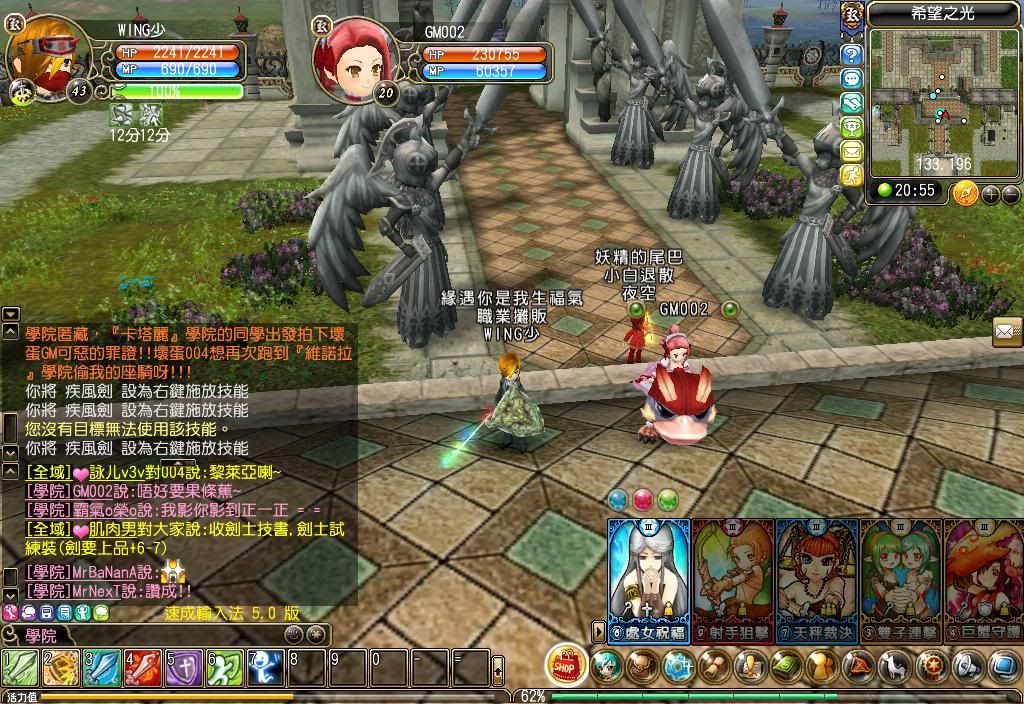Trigger the glowing blue figure skill
This screenshot has height=704, width=1024.
266,667
